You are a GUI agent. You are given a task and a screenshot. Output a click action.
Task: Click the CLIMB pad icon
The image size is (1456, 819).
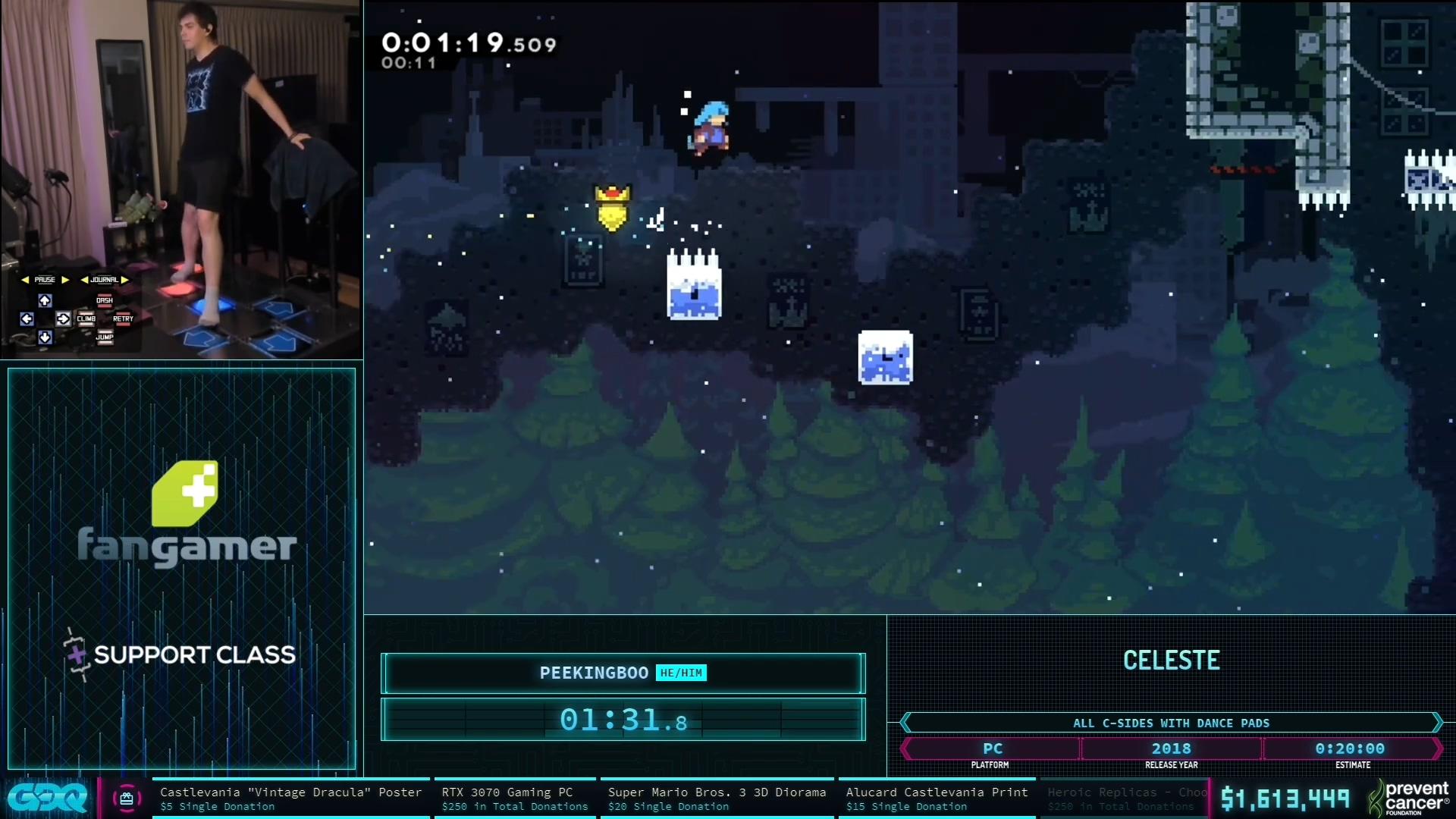pos(86,319)
